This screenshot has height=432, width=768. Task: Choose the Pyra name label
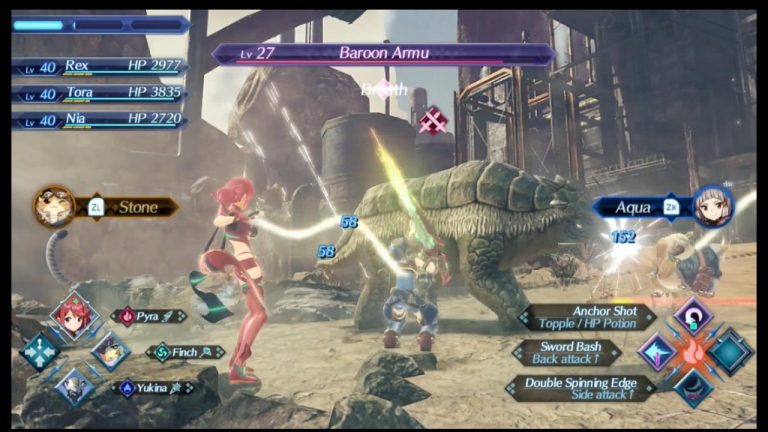click(148, 316)
